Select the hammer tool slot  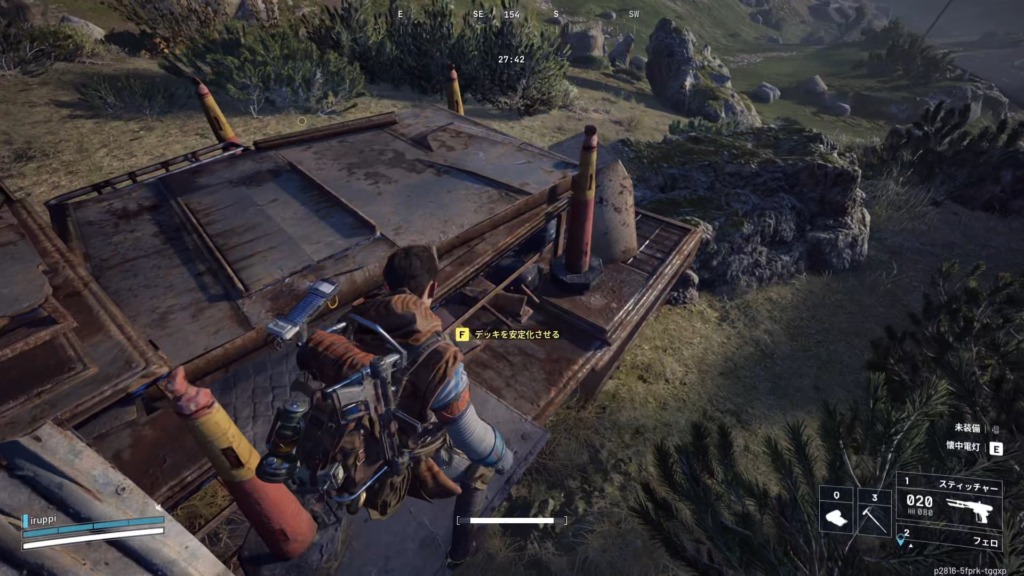tap(874, 511)
